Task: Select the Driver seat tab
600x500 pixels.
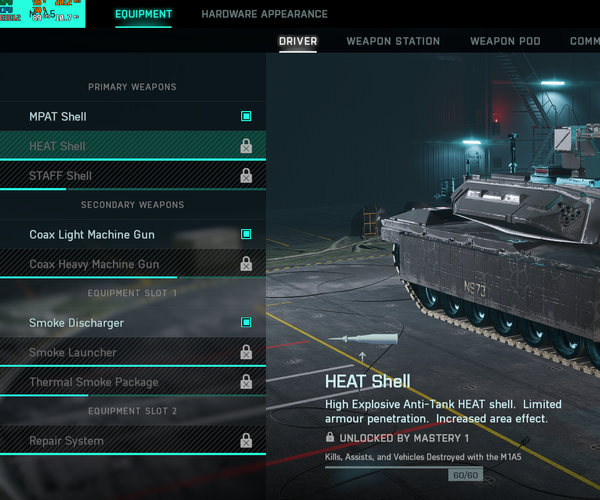Action: (298, 41)
